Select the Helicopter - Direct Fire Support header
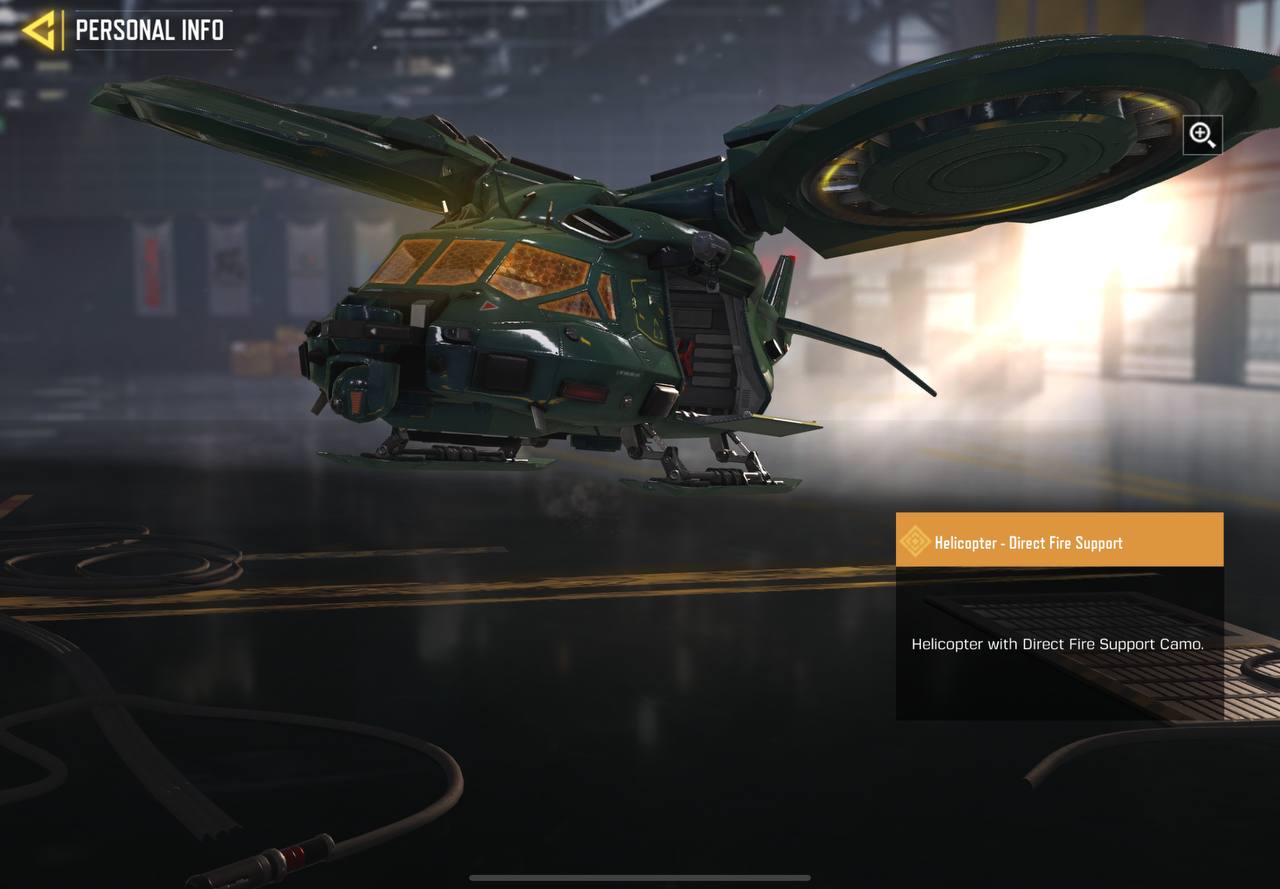Screen dimensions: 1280x889 [x=1059, y=541]
